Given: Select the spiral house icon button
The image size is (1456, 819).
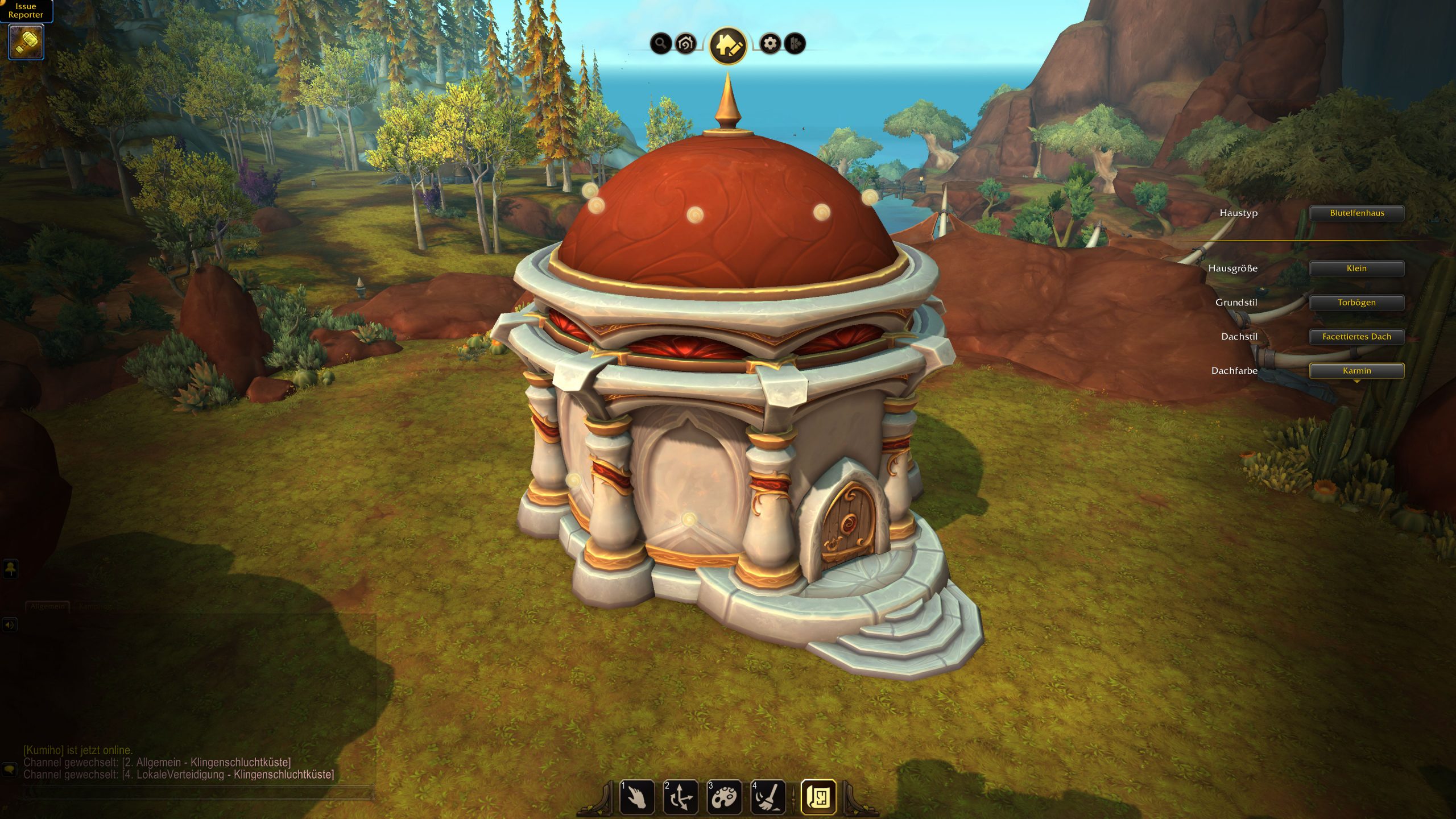Looking at the screenshot, I should click(686, 43).
